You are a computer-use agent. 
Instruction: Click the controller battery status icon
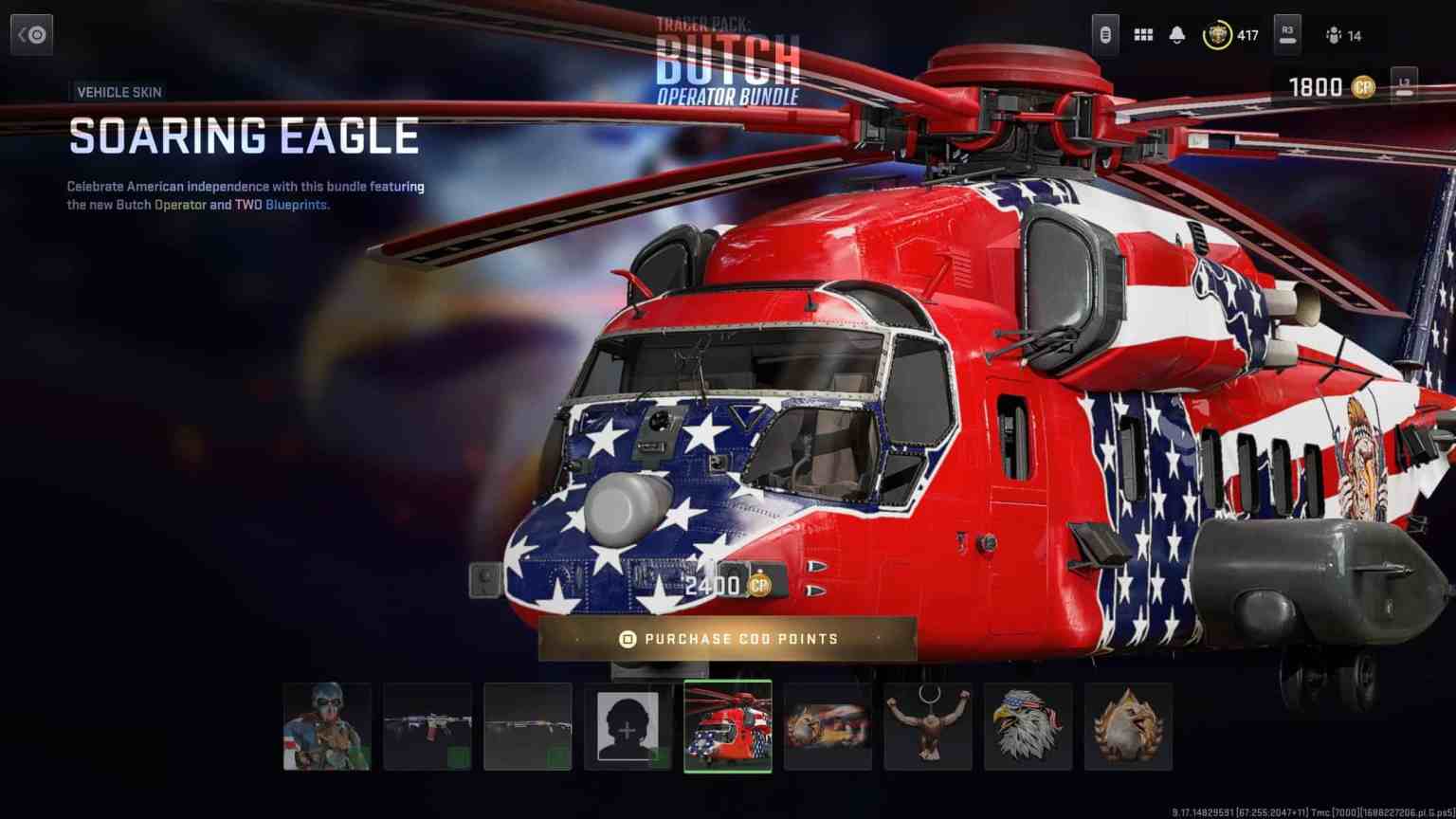(x=1104, y=34)
